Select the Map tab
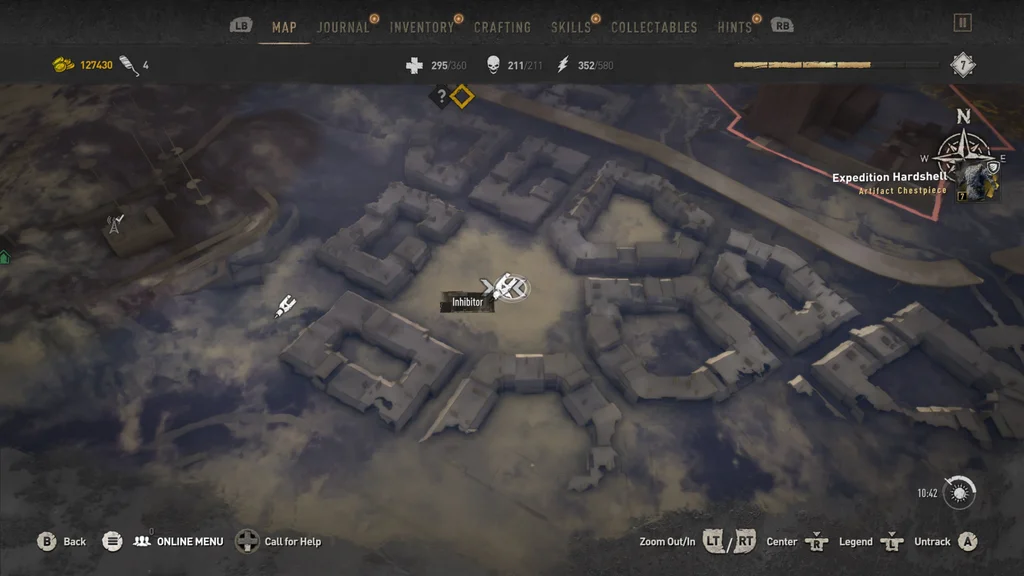Viewport: 1024px width, 576px height. (284, 27)
